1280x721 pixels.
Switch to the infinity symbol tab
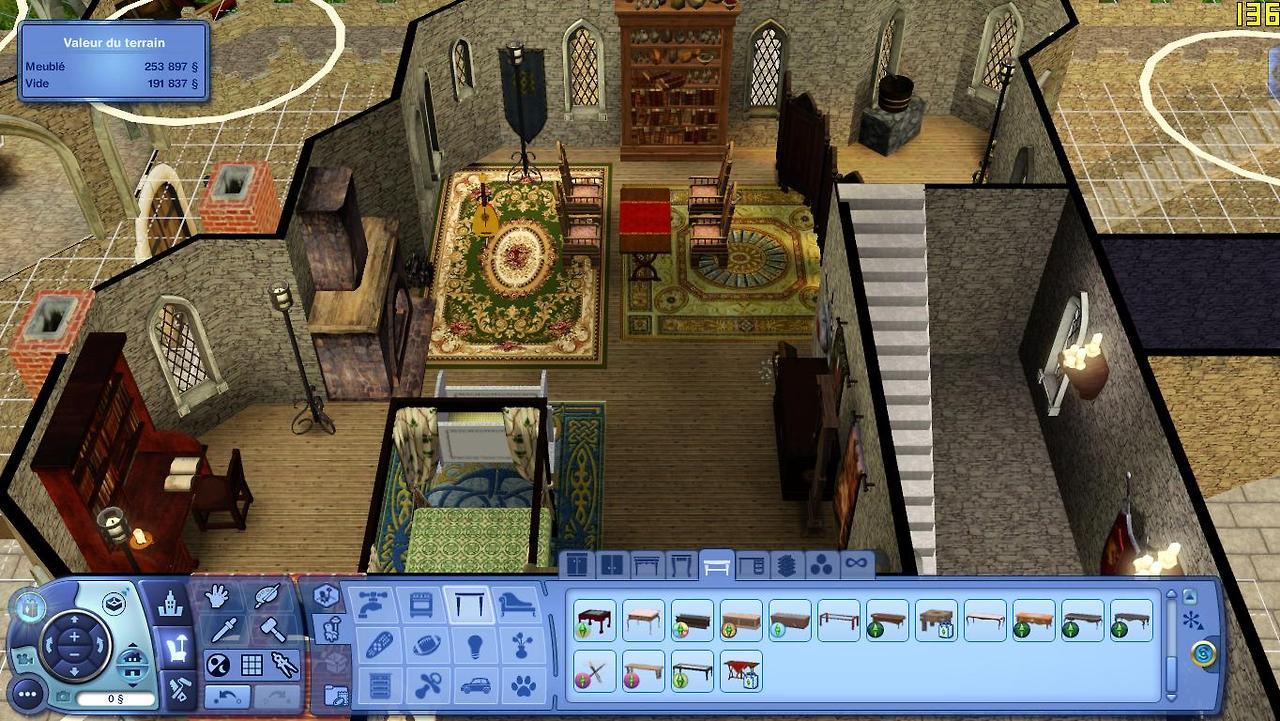pyautogui.click(x=855, y=565)
